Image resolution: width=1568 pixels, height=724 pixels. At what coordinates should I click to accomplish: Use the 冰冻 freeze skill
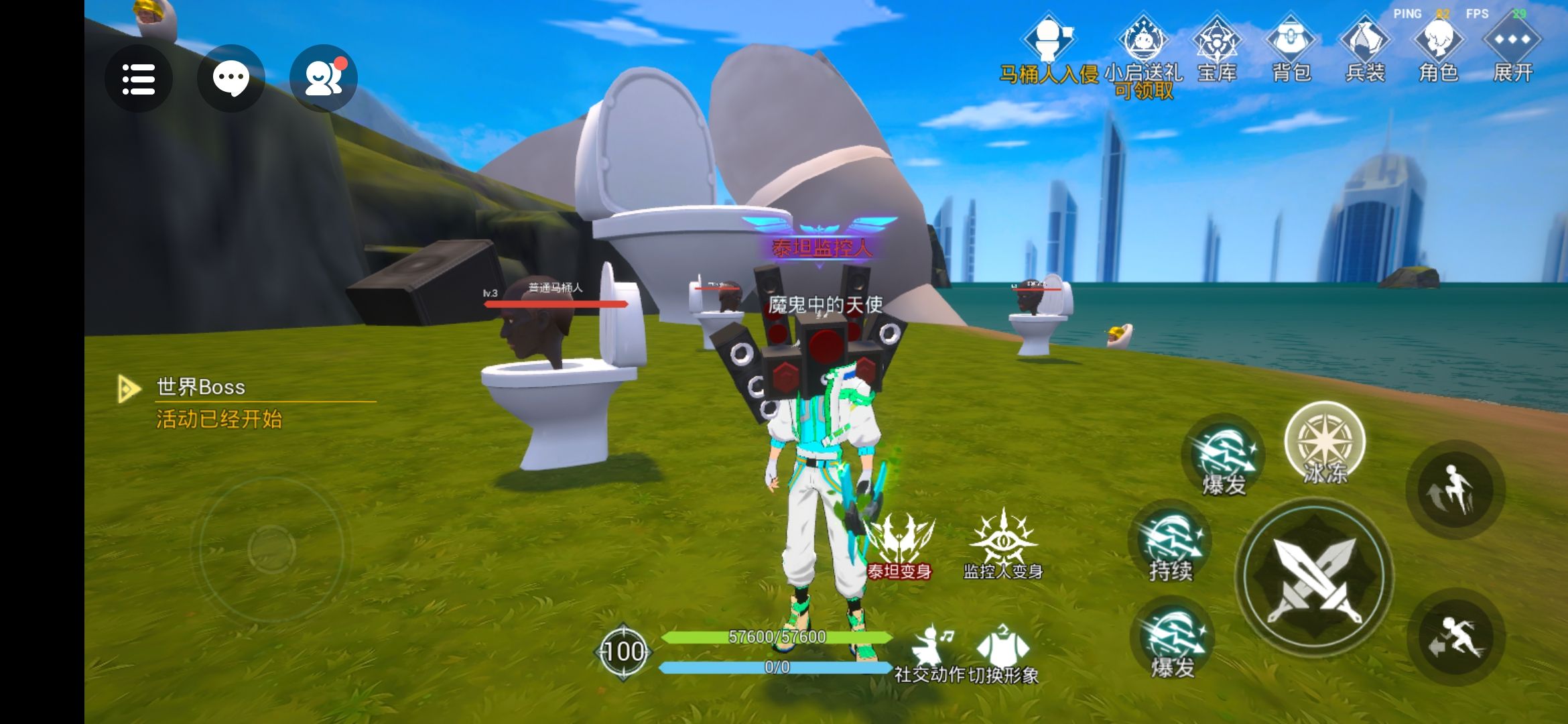tap(1325, 444)
